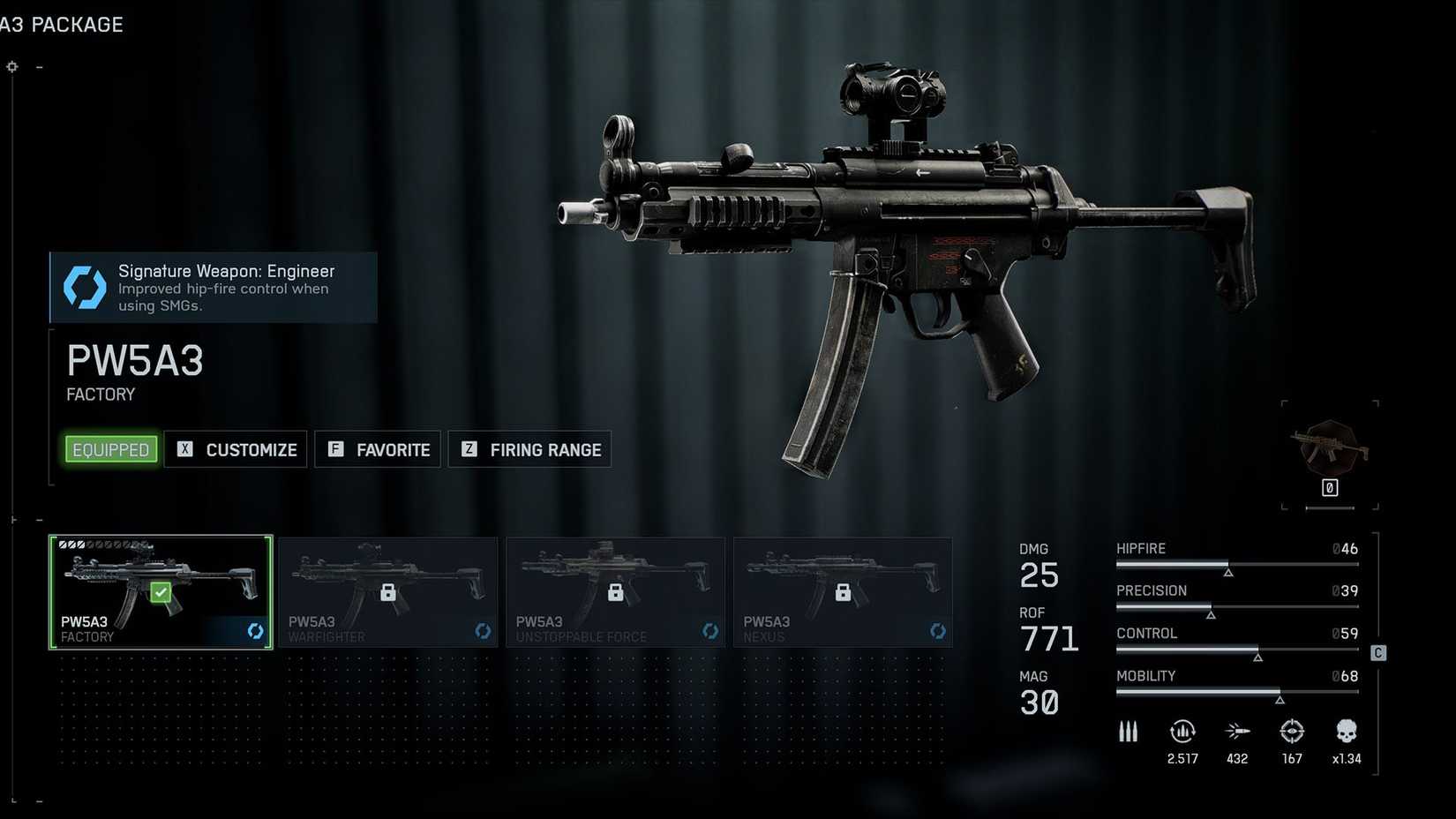
Task: Choose the locked PW5A3 Warfighter package
Action: tap(388, 592)
